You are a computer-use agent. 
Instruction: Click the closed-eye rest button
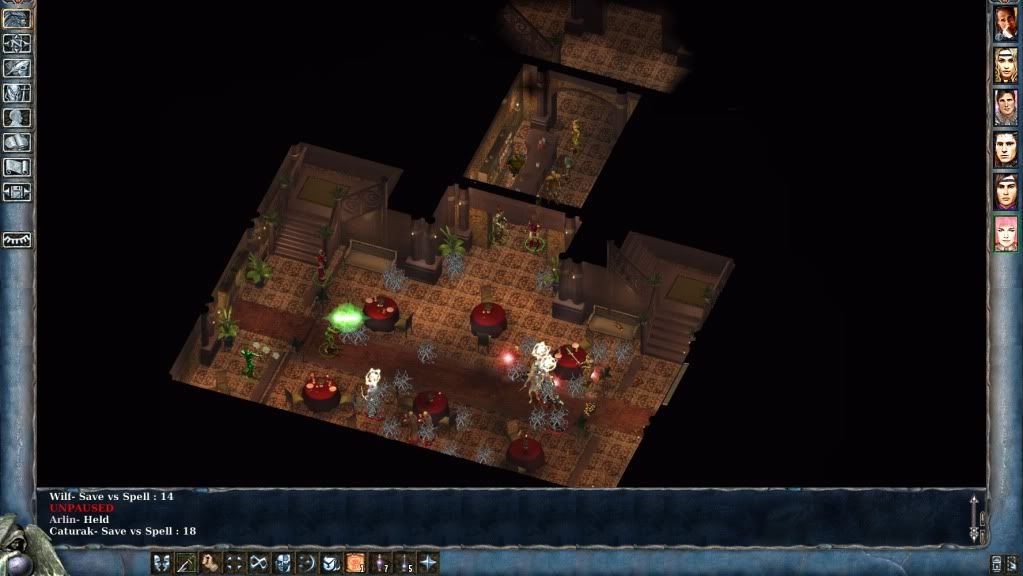(17, 240)
